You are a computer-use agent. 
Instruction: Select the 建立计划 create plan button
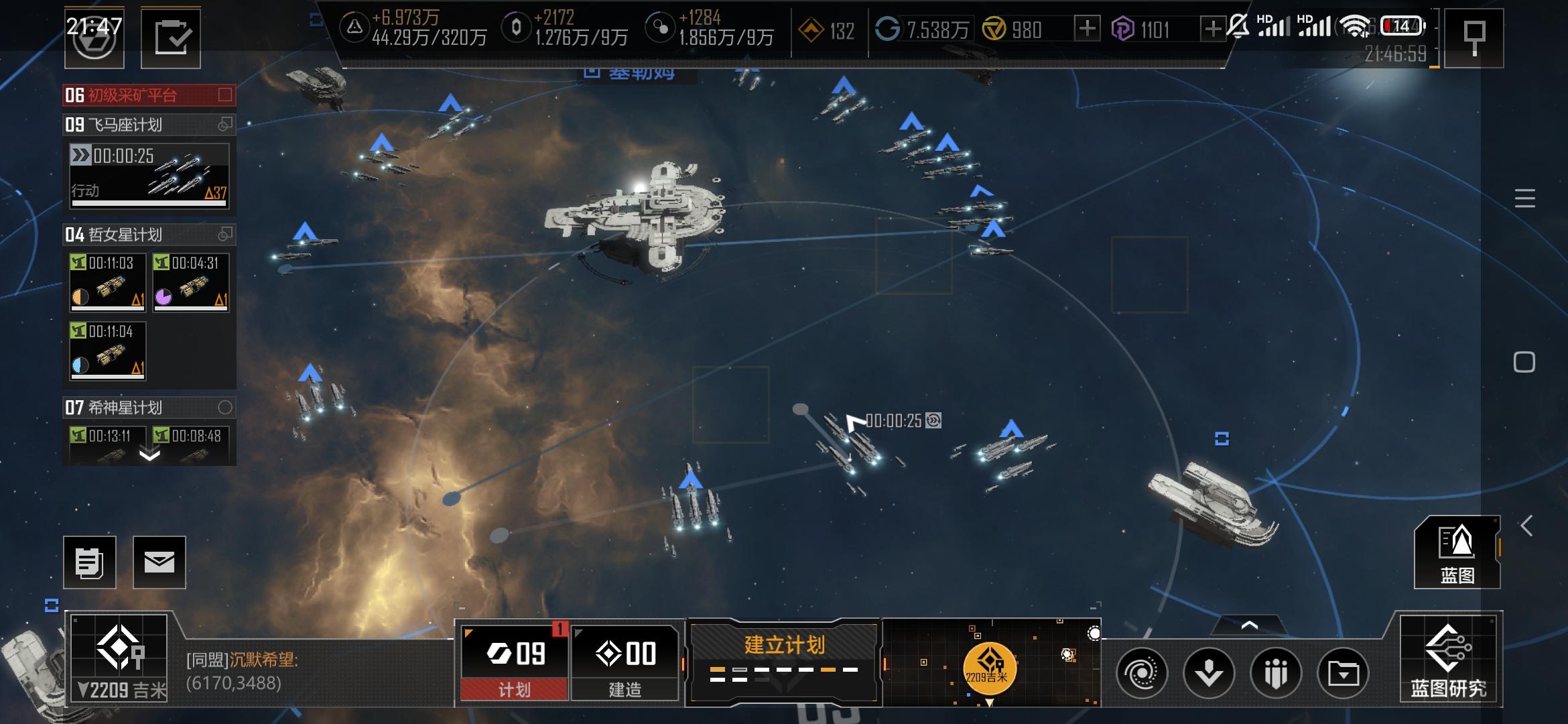783,661
